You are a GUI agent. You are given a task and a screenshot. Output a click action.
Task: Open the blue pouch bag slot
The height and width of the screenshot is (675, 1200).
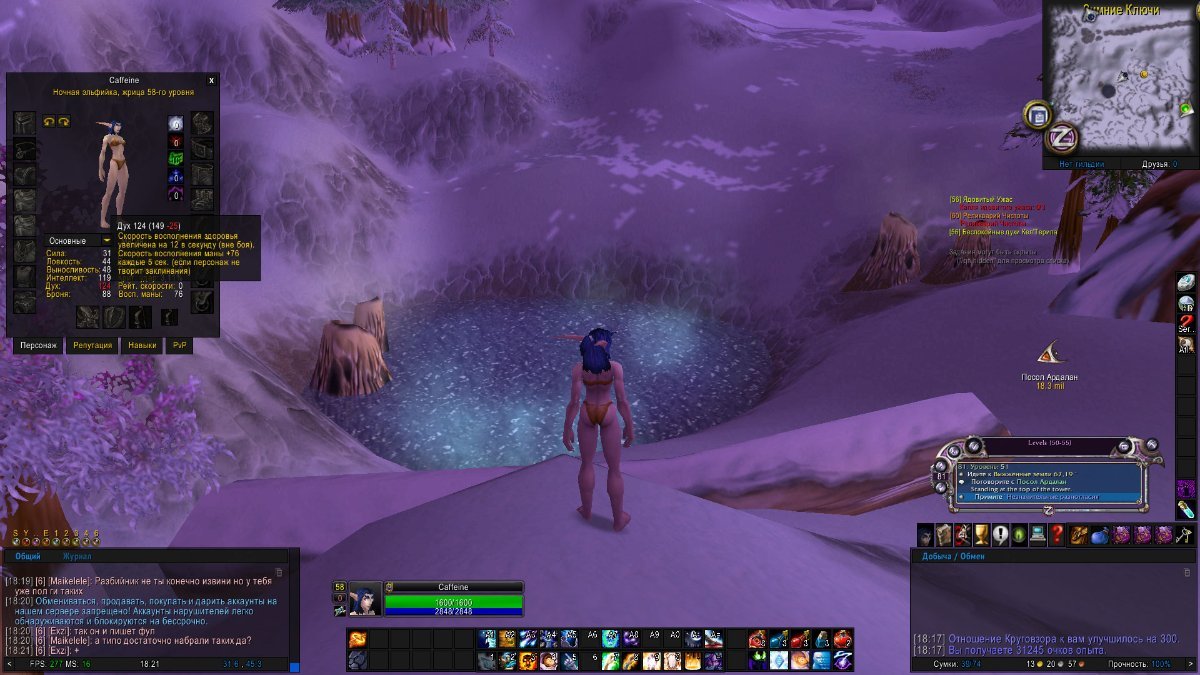pos(1100,535)
